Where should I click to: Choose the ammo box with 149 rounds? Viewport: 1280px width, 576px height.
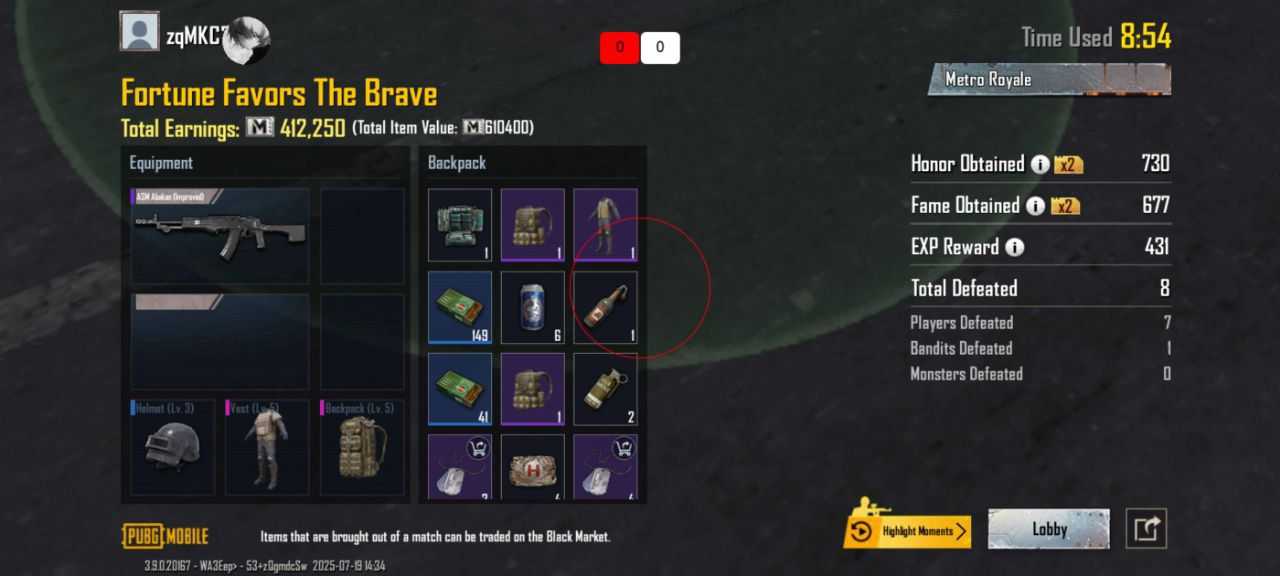[460, 307]
